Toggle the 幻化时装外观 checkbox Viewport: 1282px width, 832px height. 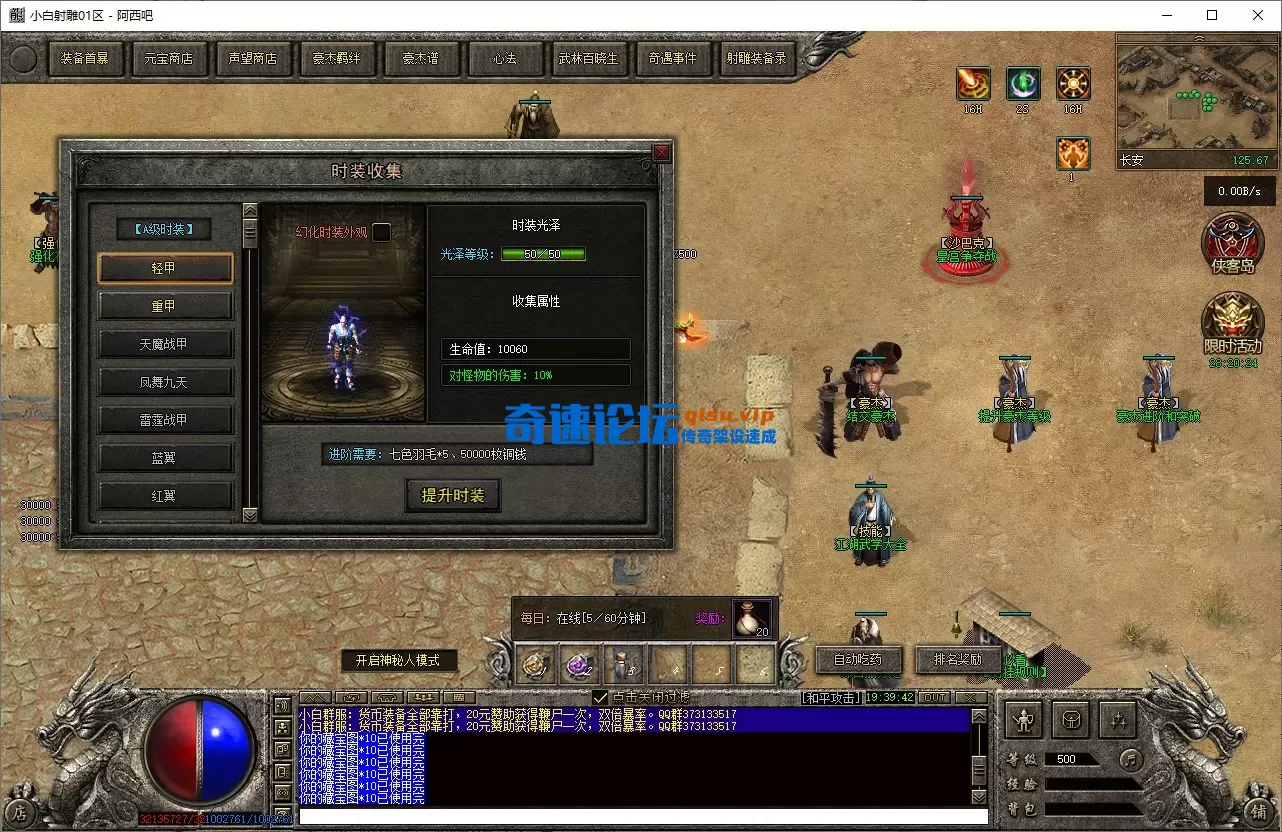pos(381,231)
